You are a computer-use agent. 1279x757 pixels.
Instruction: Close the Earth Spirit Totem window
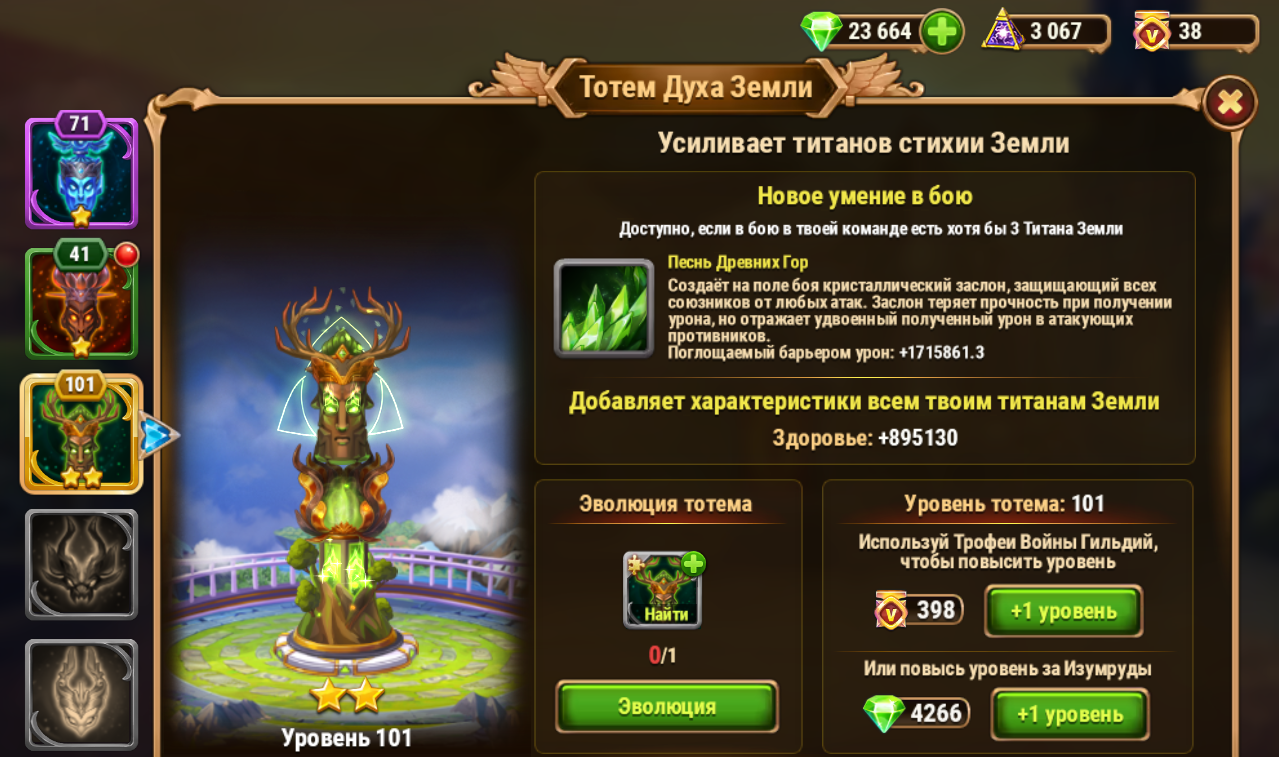tap(1229, 102)
